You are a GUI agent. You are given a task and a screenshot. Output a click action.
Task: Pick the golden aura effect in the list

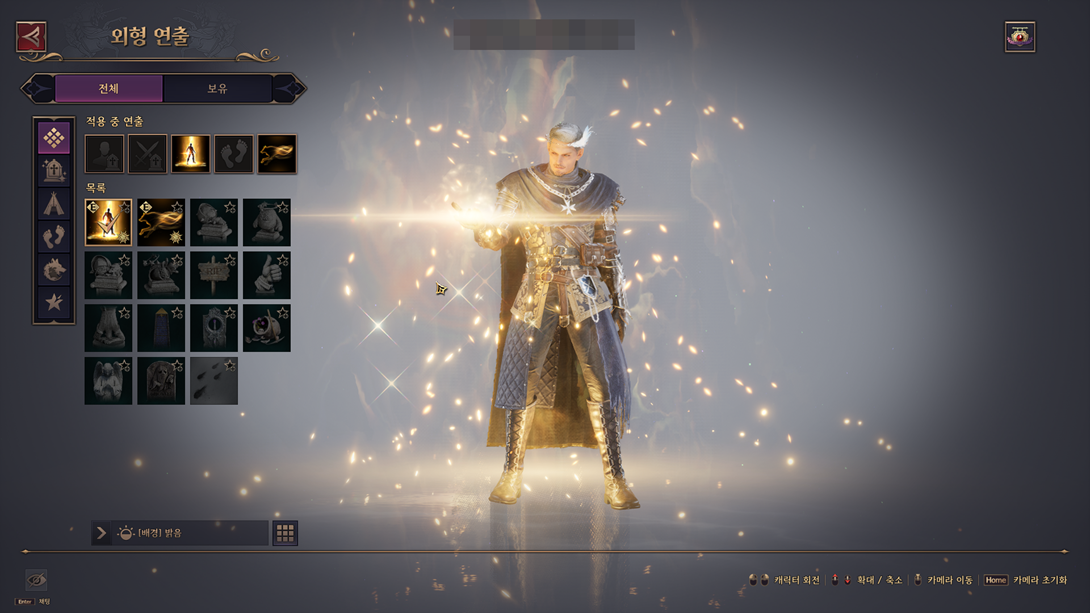(x=108, y=222)
